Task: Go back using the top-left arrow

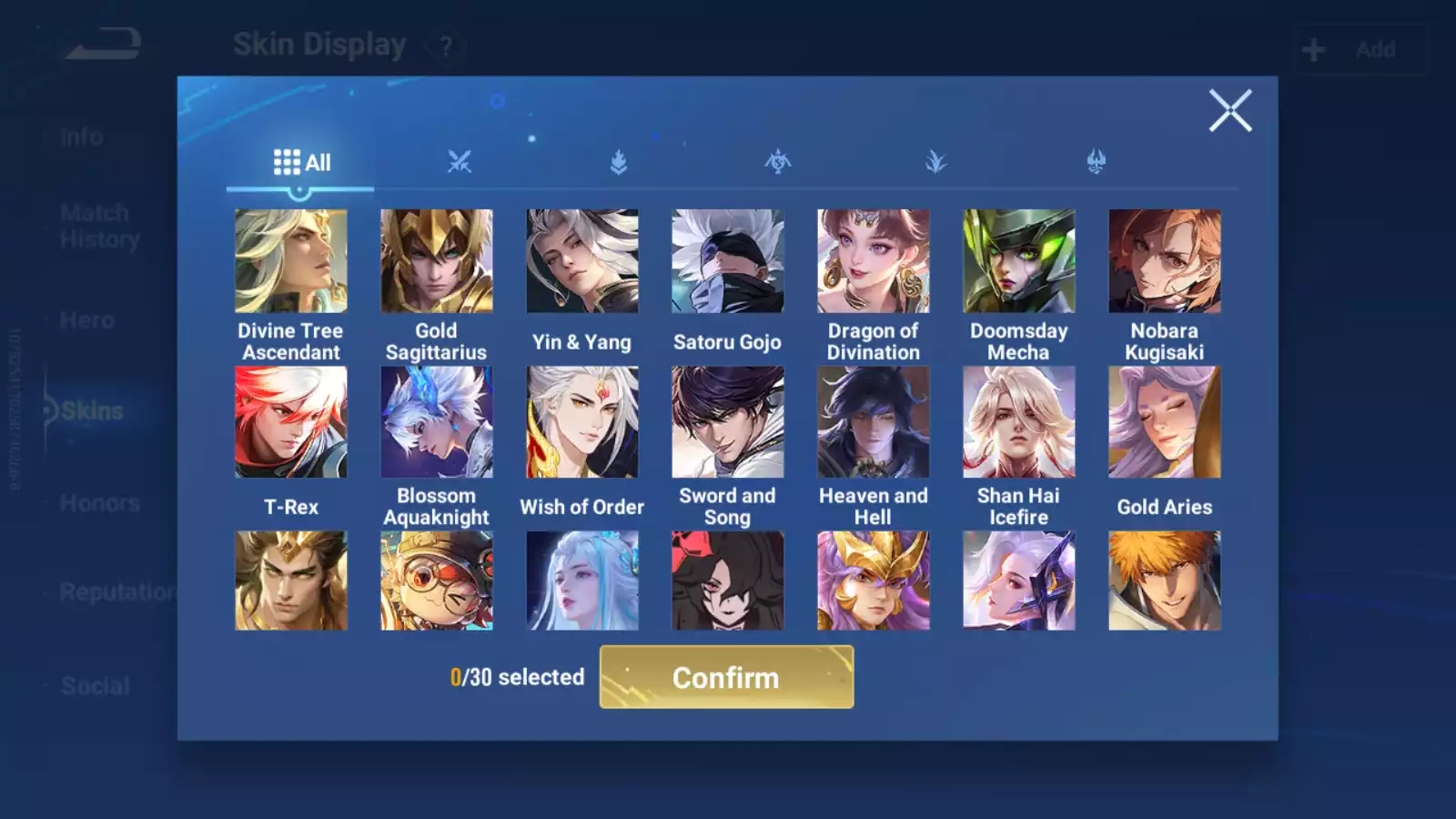Action: (104, 44)
